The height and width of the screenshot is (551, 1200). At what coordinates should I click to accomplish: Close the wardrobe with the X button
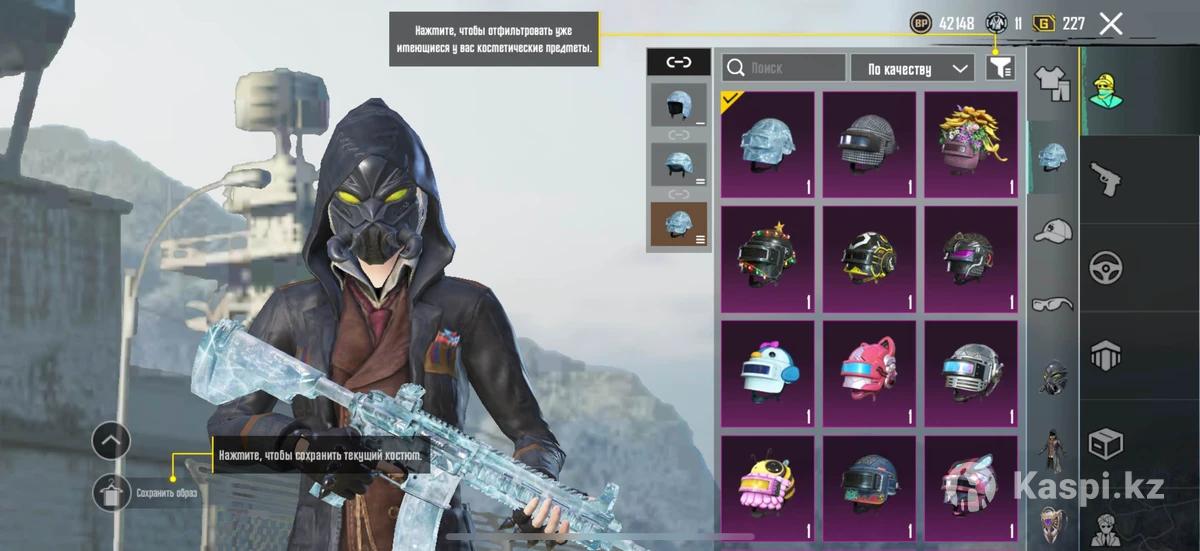[1111, 24]
